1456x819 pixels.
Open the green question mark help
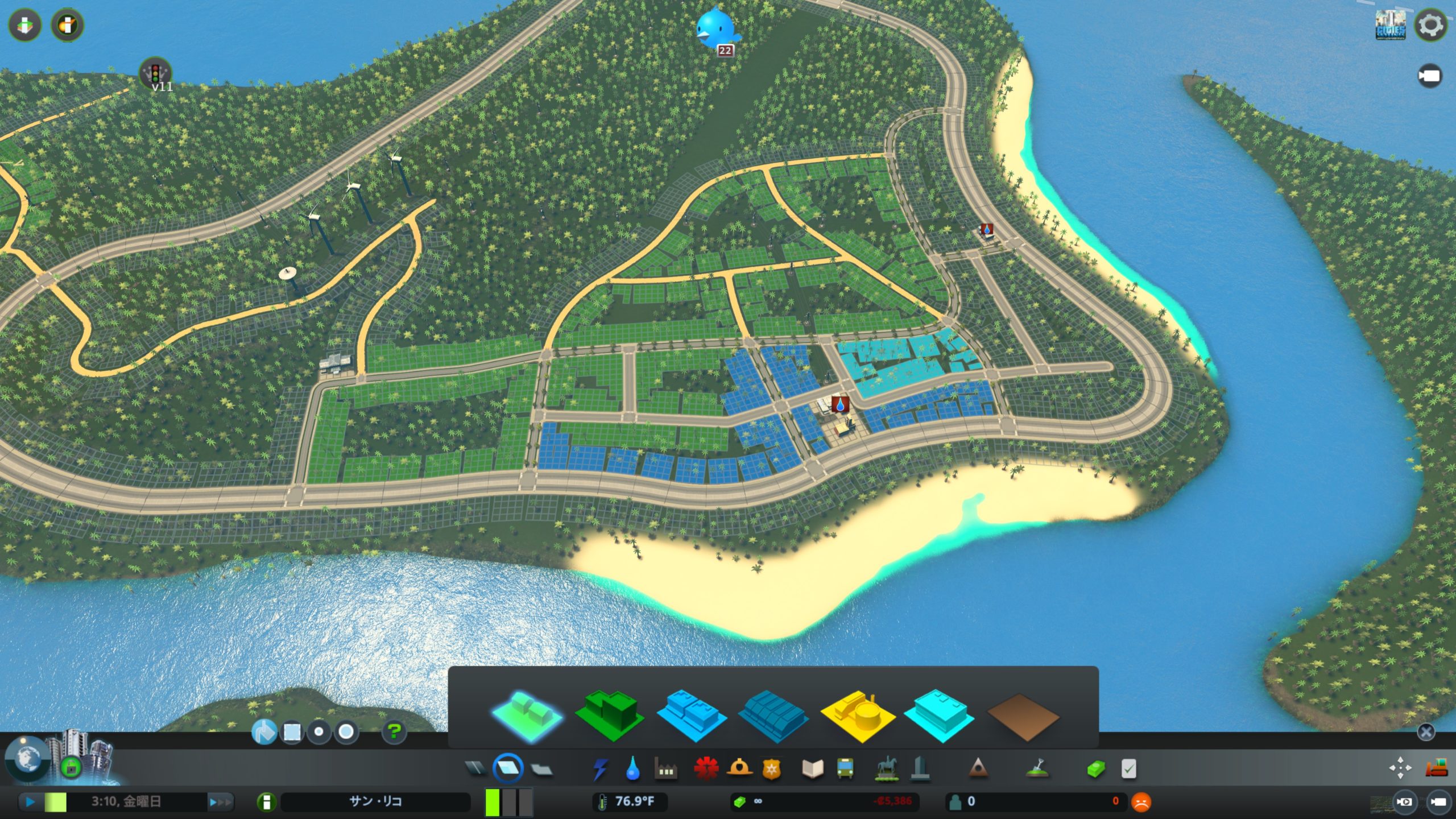click(x=394, y=731)
